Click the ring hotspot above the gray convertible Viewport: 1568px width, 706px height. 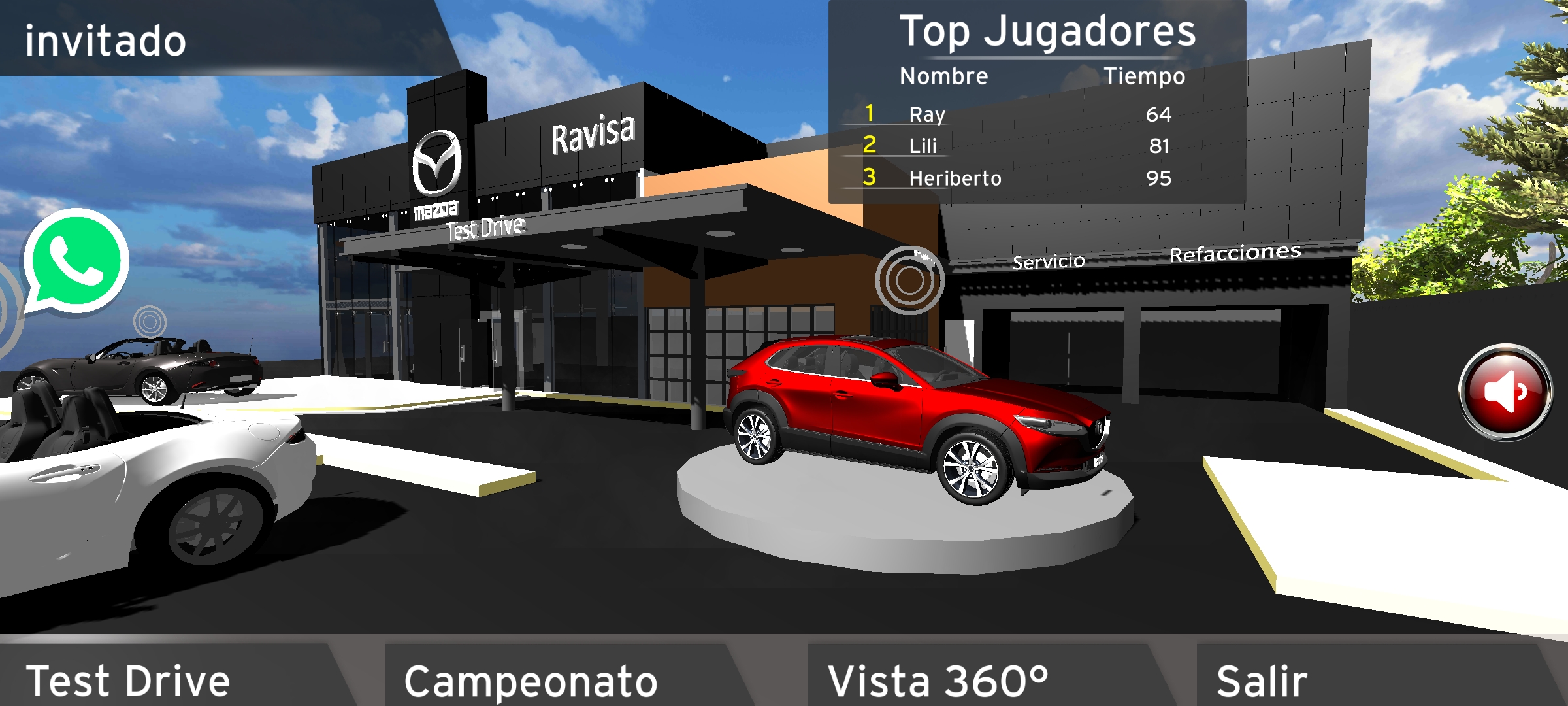(150, 322)
